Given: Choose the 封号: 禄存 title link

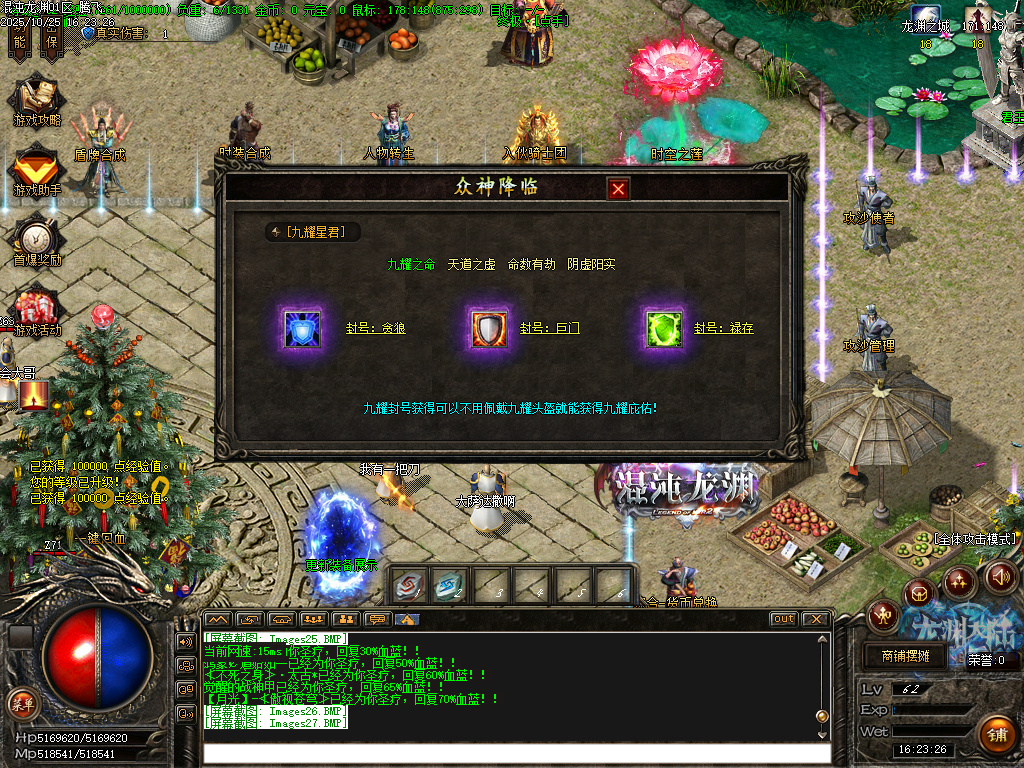Looking at the screenshot, I should 723,328.
